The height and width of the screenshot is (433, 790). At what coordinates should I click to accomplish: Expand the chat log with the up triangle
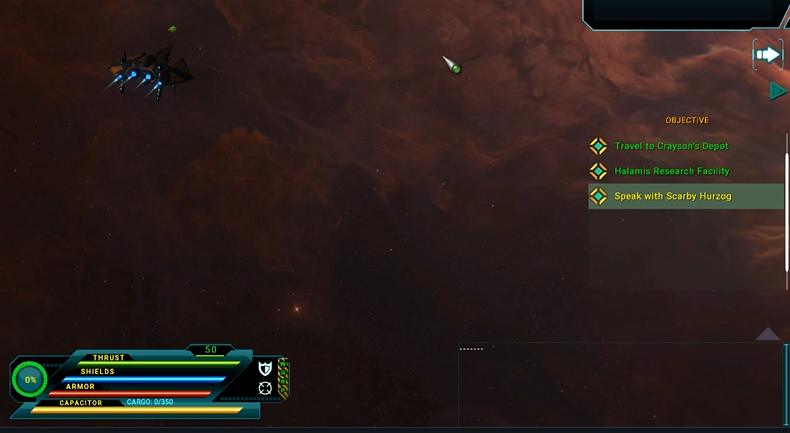coord(767,334)
